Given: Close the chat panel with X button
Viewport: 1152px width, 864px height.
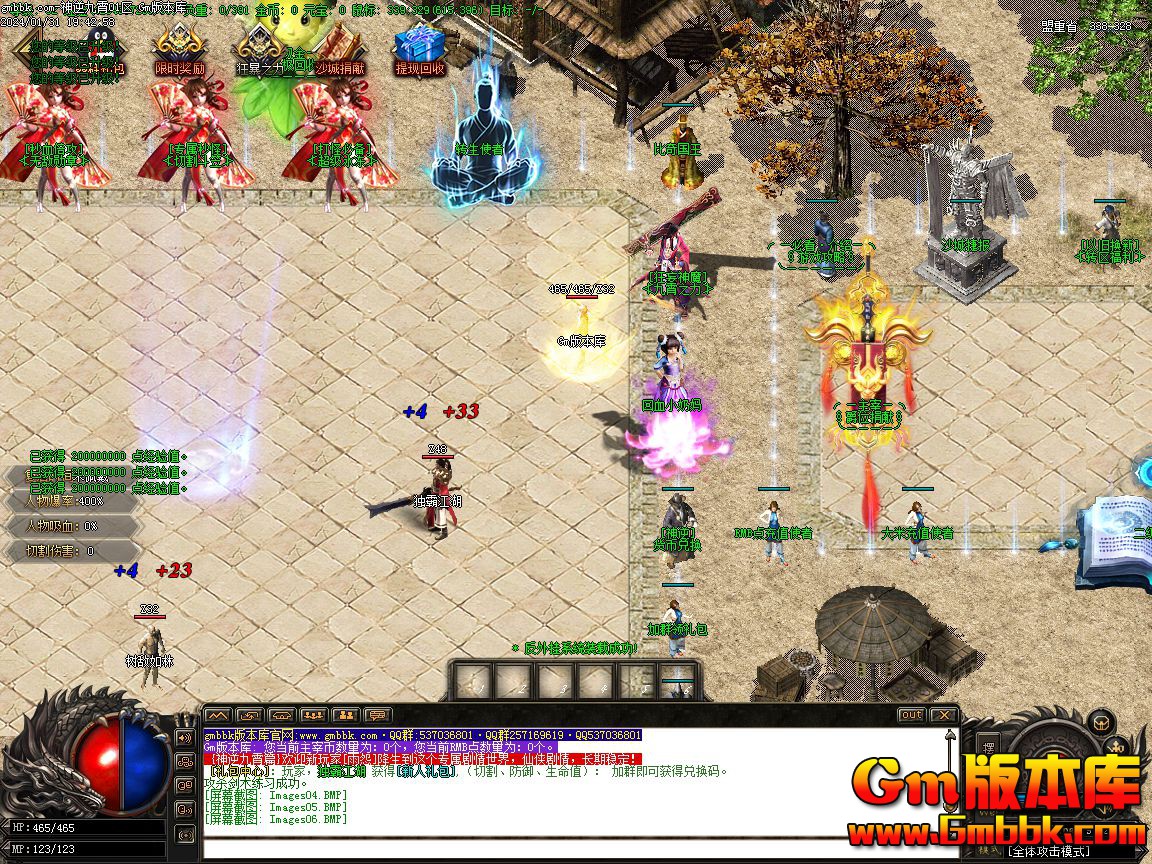Looking at the screenshot, I should click(943, 715).
